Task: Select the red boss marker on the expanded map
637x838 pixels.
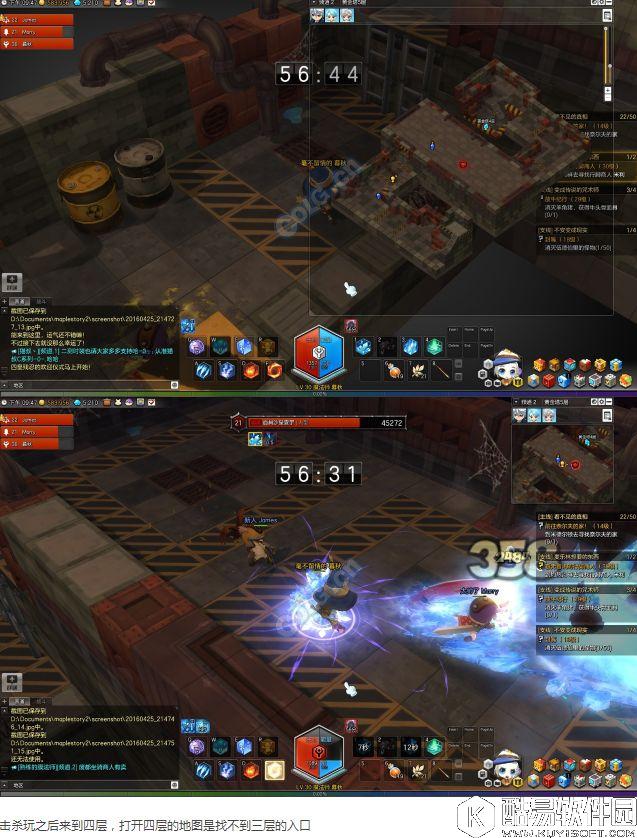Action: click(463, 164)
